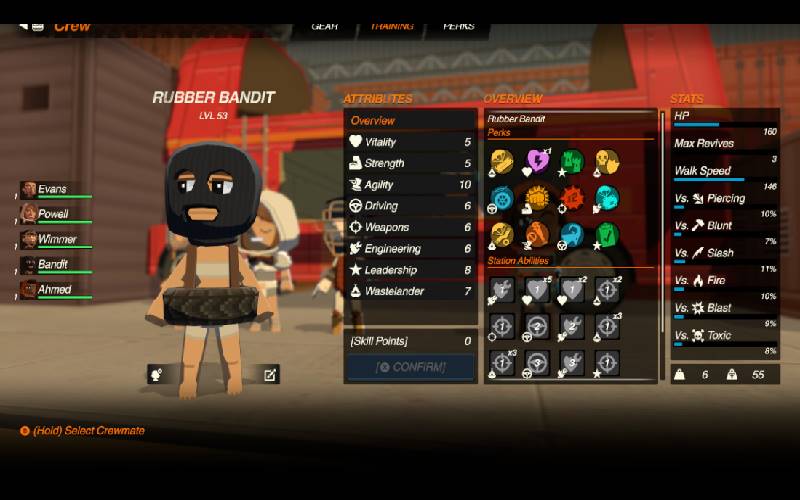Click the rename edit icon below the character
This screenshot has height=500, width=800.
point(269,375)
